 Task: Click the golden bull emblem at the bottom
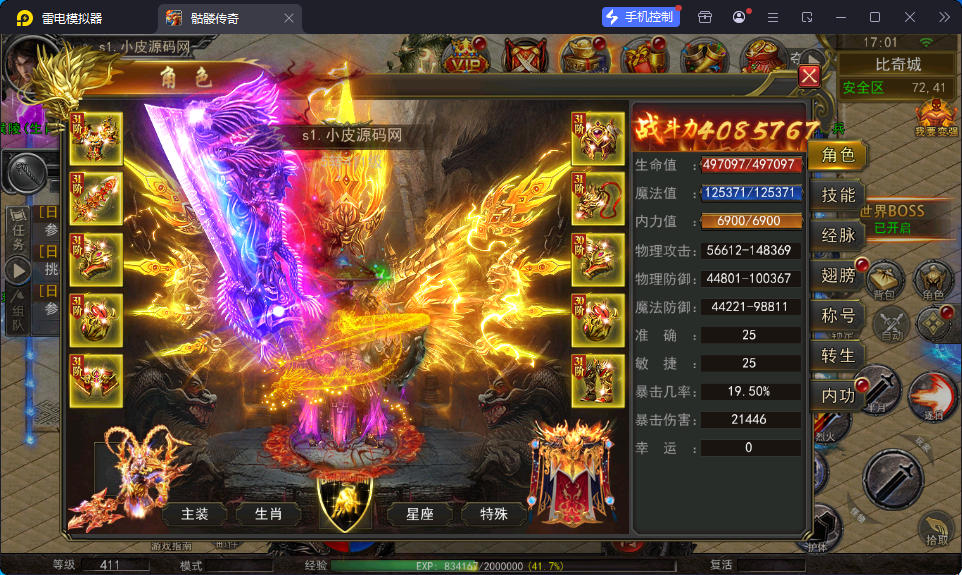point(344,498)
